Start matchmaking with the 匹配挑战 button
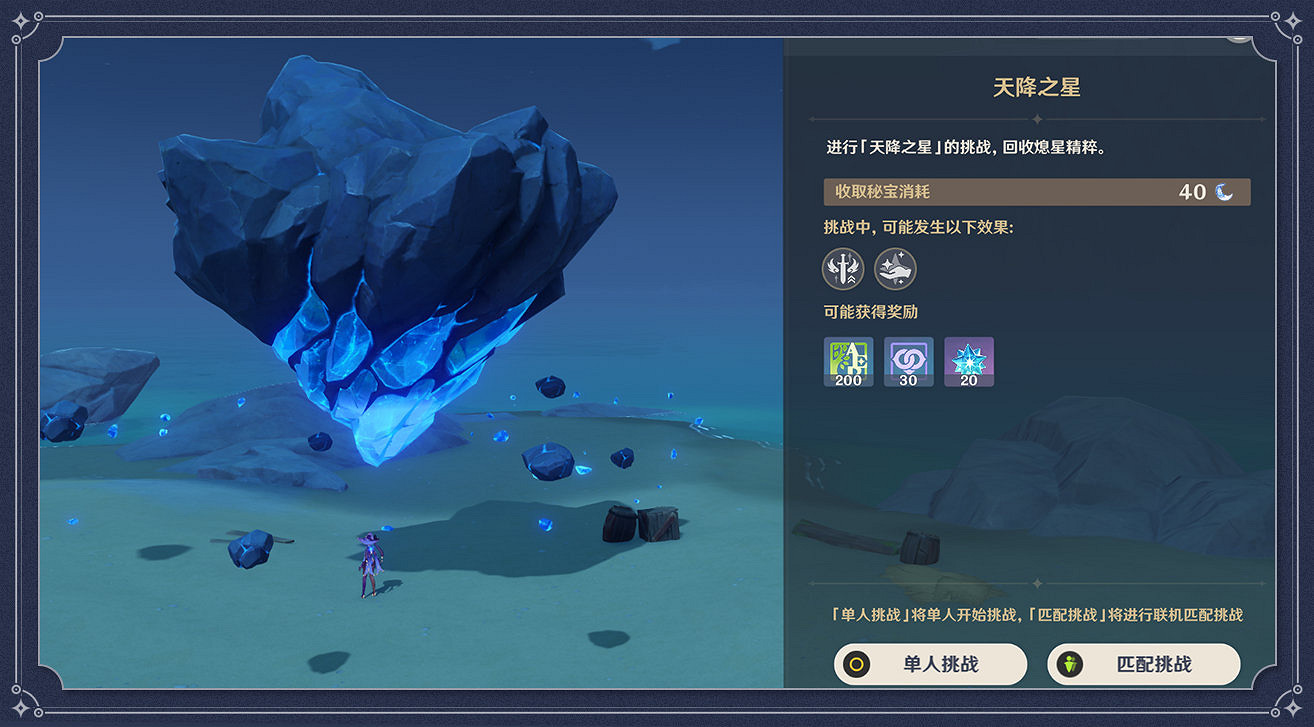This screenshot has width=1314, height=727. coord(1143,664)
